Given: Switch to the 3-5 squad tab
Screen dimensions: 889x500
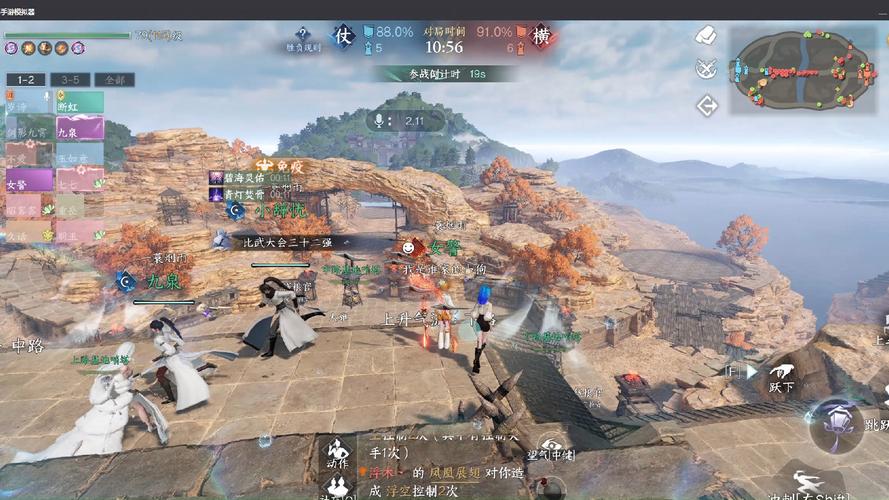Looking at the screenshot, I should (71, 79).
